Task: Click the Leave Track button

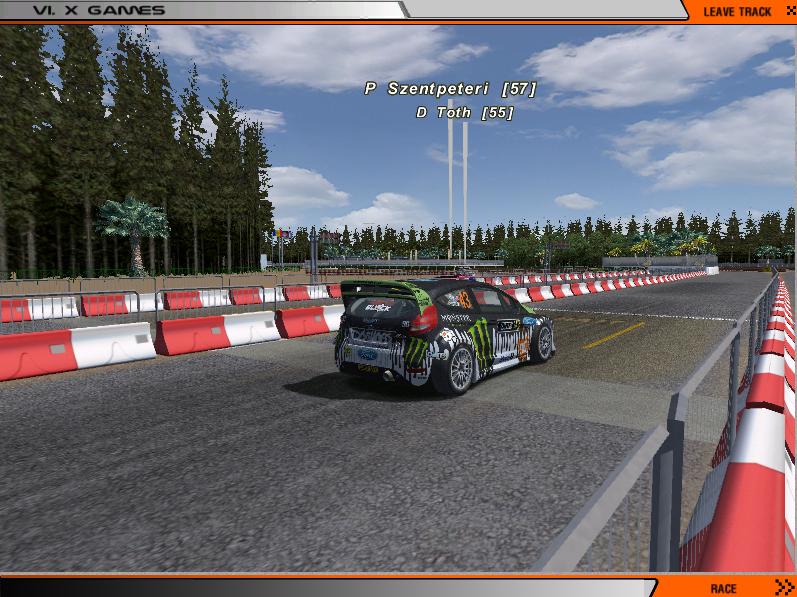Action: 738,11
